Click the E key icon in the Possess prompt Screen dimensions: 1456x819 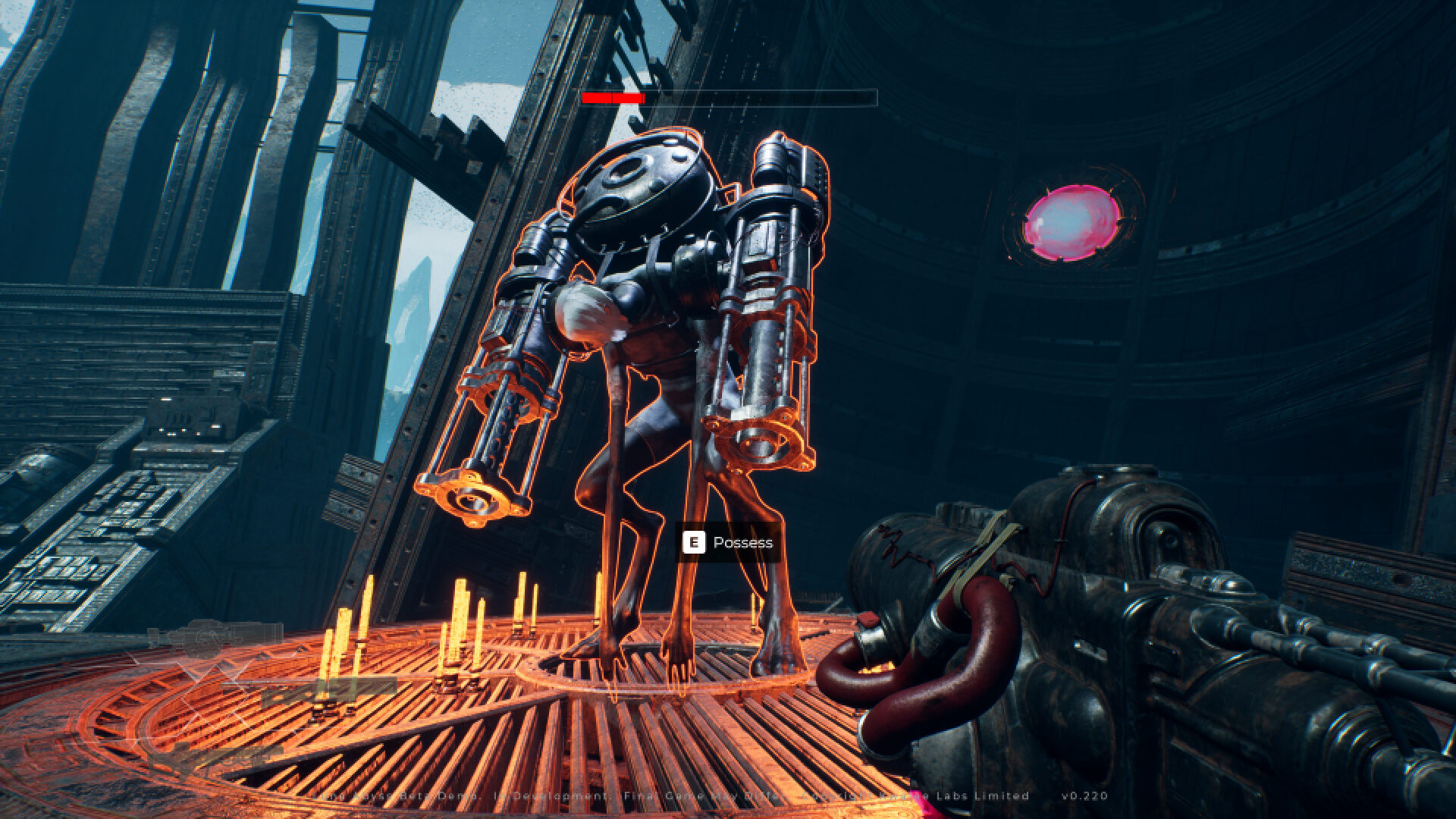click(x=694, y=542)
